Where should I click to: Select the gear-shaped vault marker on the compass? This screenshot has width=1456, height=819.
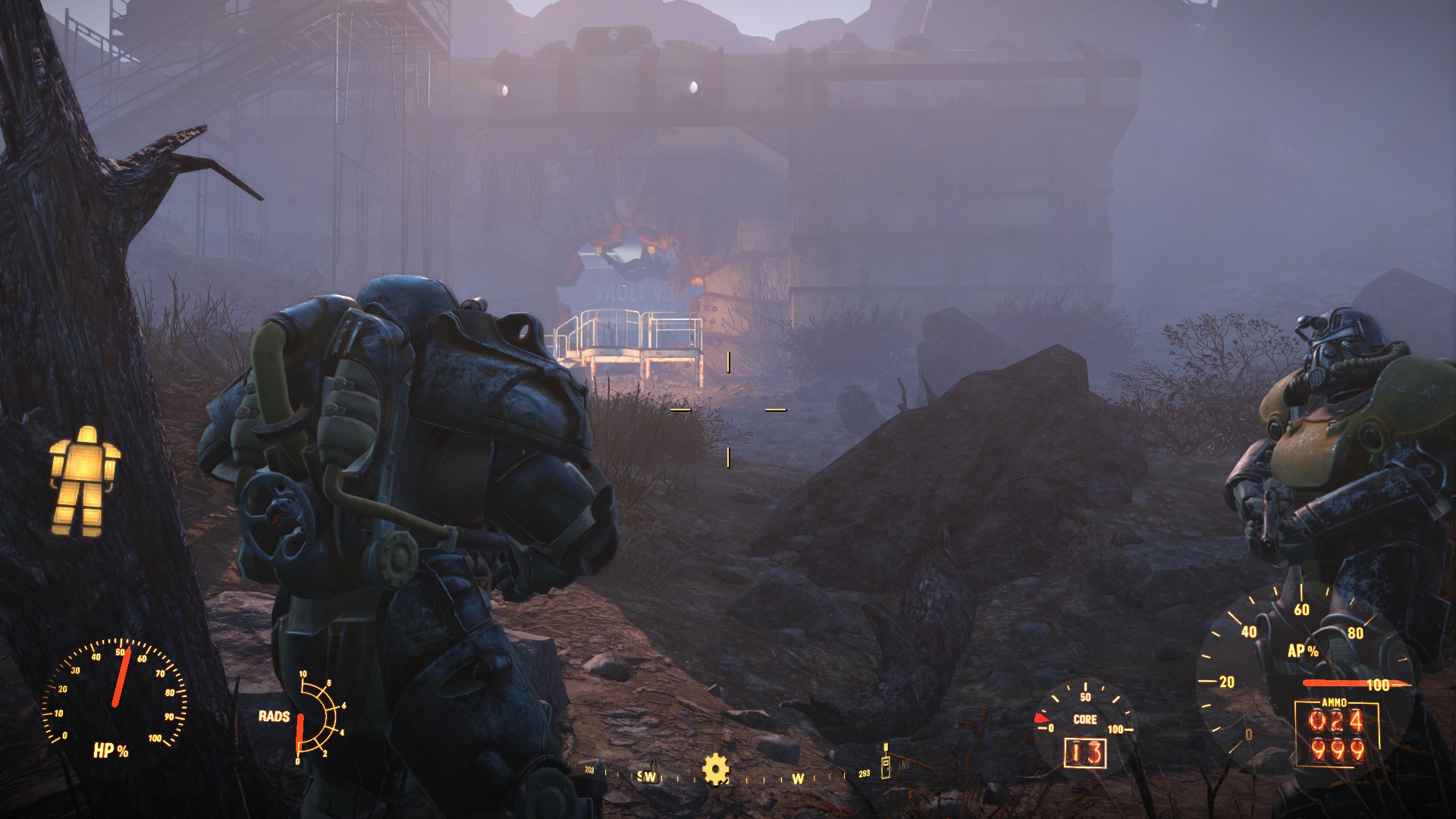tap(715, 769)
